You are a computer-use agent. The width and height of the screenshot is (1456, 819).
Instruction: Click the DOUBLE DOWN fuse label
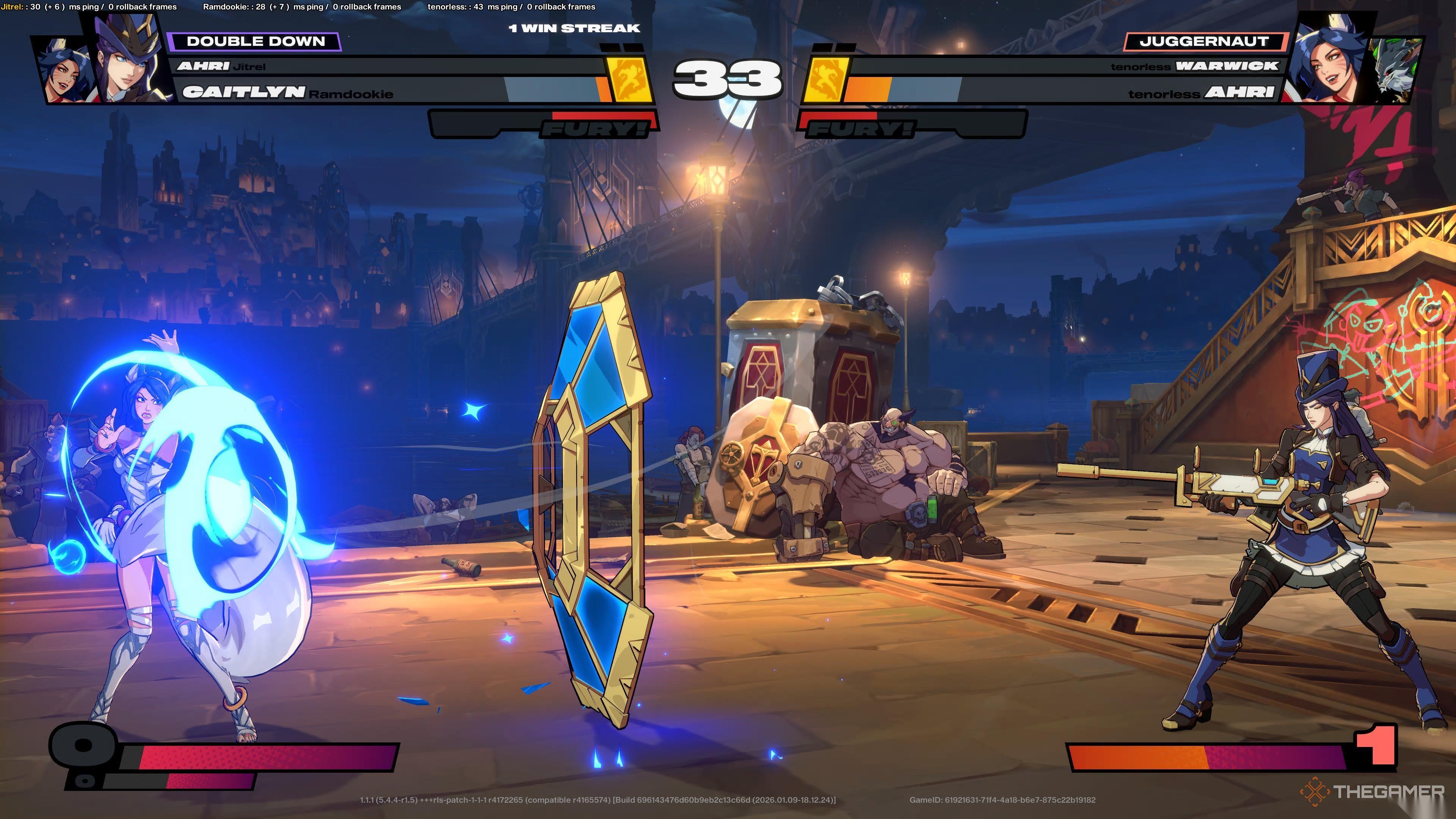click(255, 41)
